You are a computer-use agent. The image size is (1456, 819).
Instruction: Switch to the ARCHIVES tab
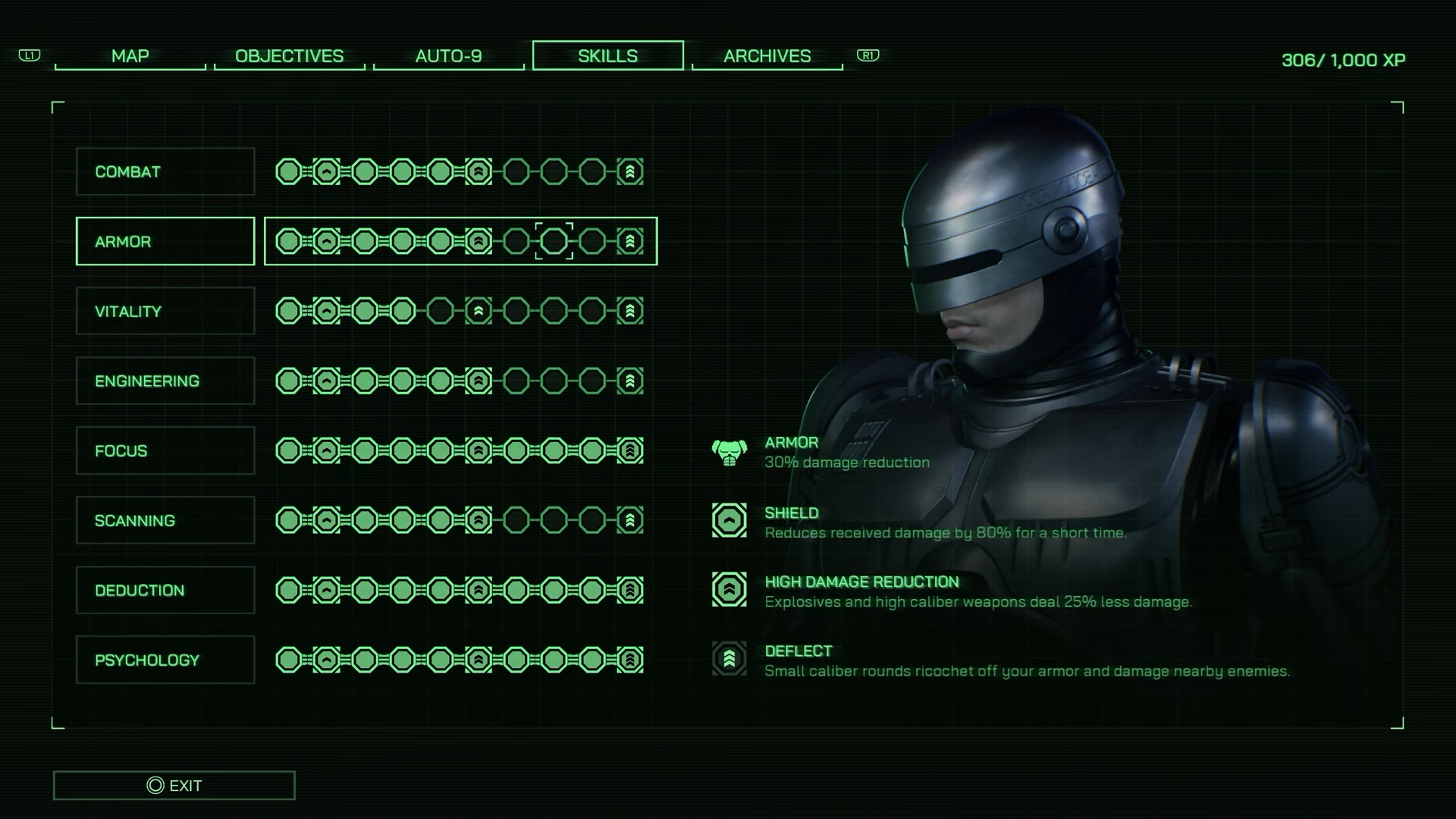pyautogui.click(x=767, y=56)
